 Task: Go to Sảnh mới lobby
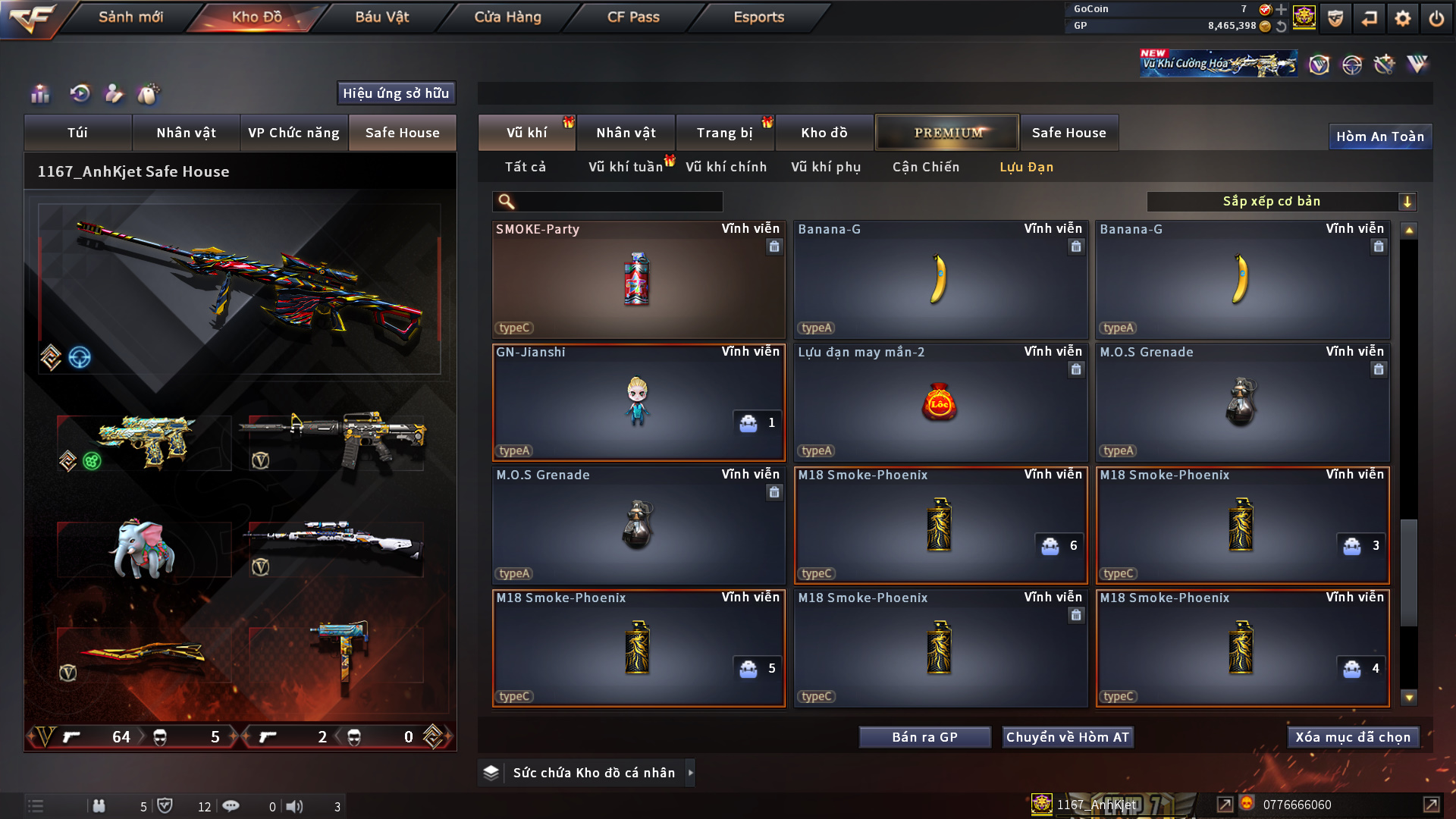tap(130, 17)
